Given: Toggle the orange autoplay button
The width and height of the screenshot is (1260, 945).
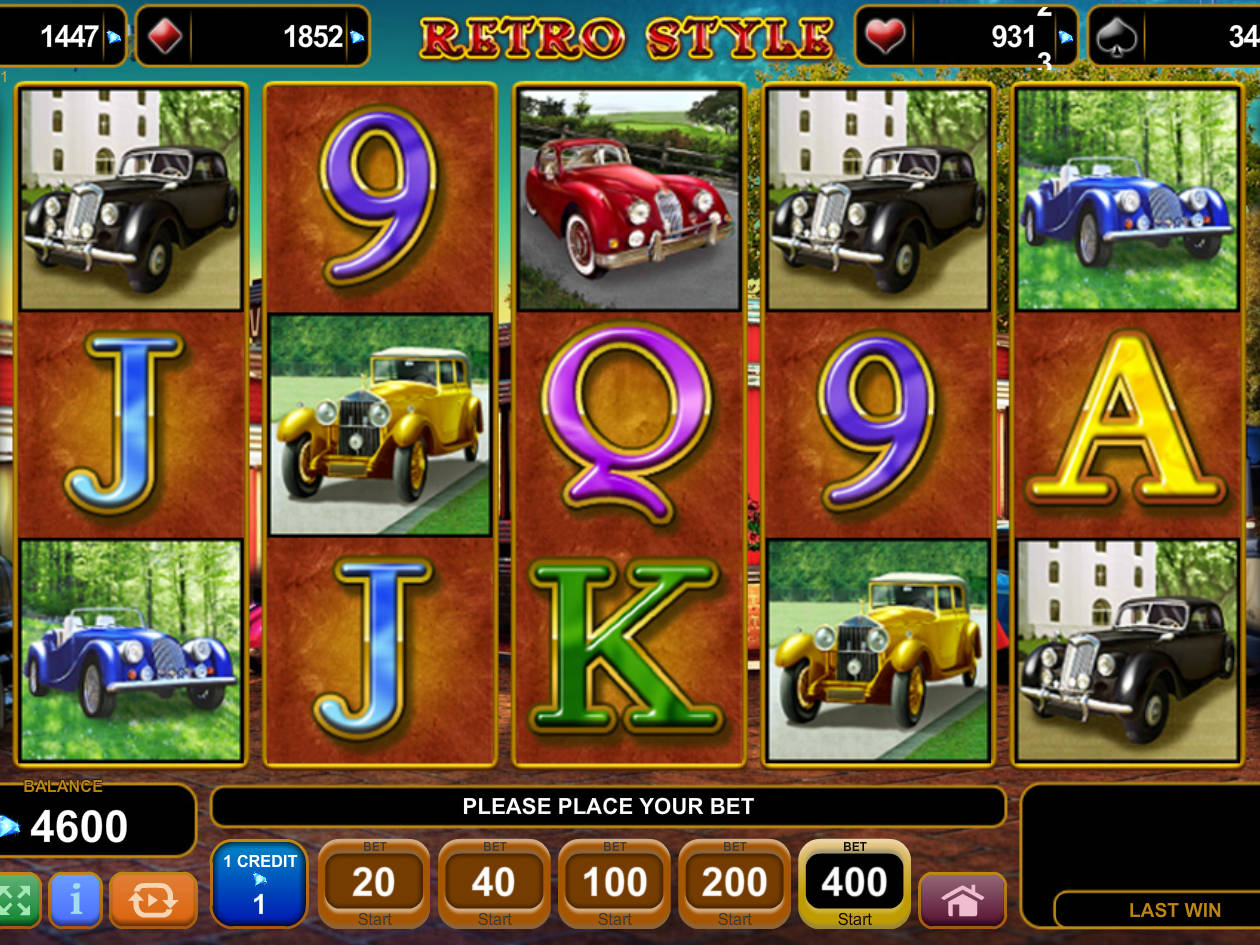Looking at the screenshot, I should (x=152, y=899).
